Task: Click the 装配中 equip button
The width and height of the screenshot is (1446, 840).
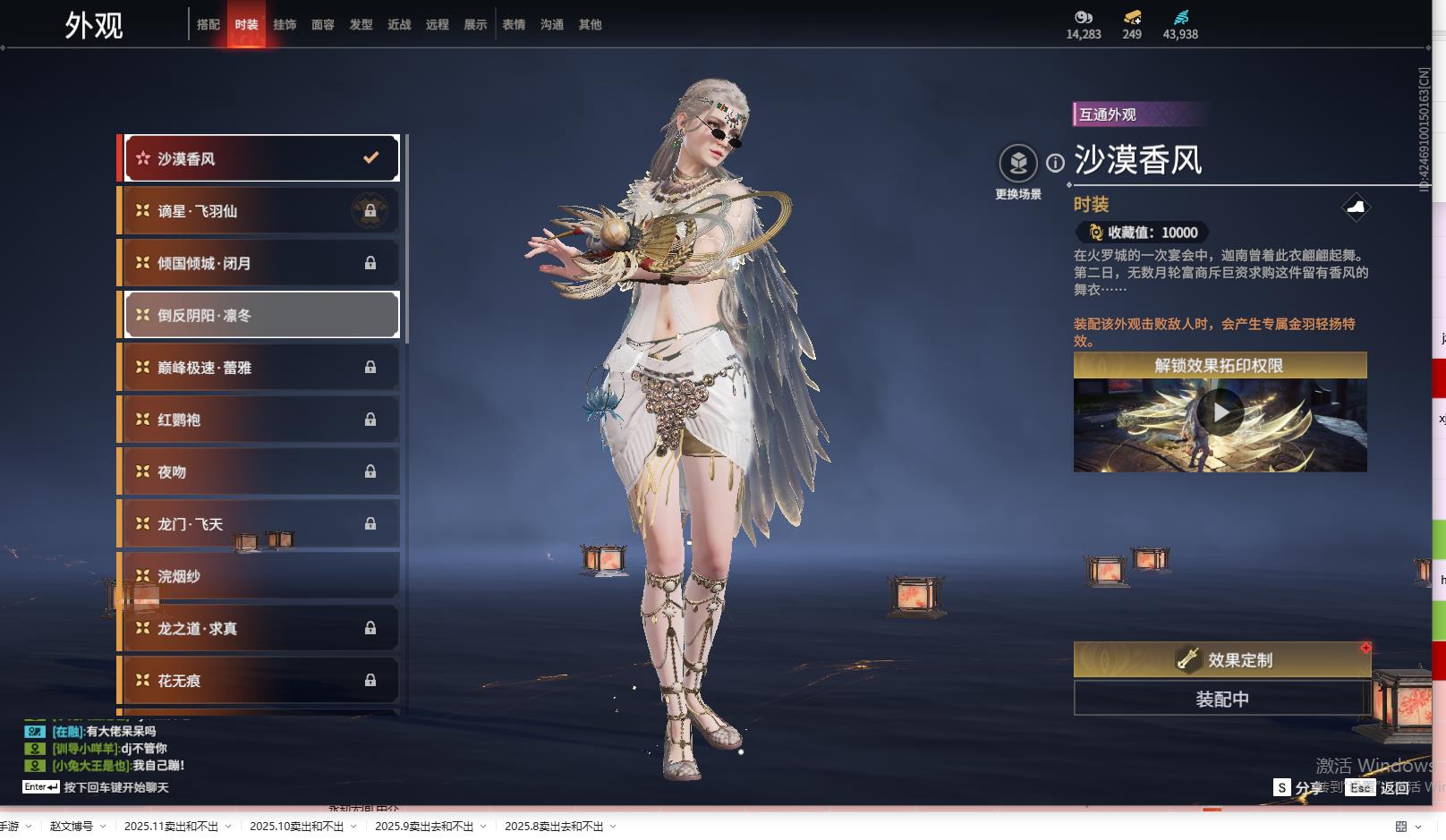Action: click(x=1222, y=699)
